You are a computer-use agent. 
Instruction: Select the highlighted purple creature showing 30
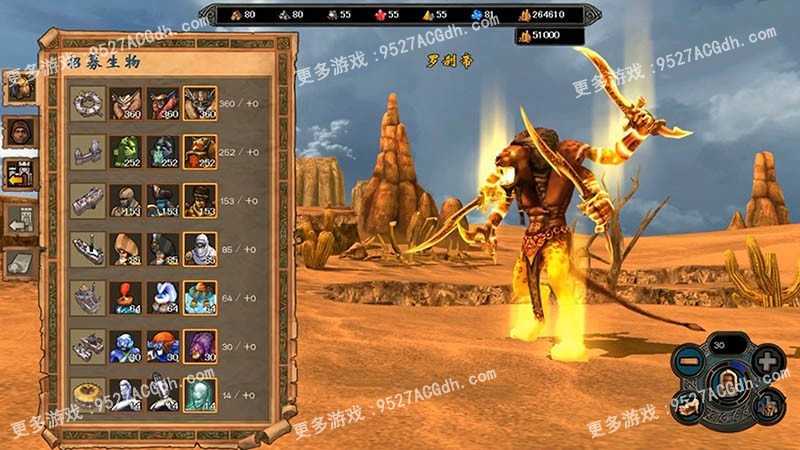pos(200,345)
